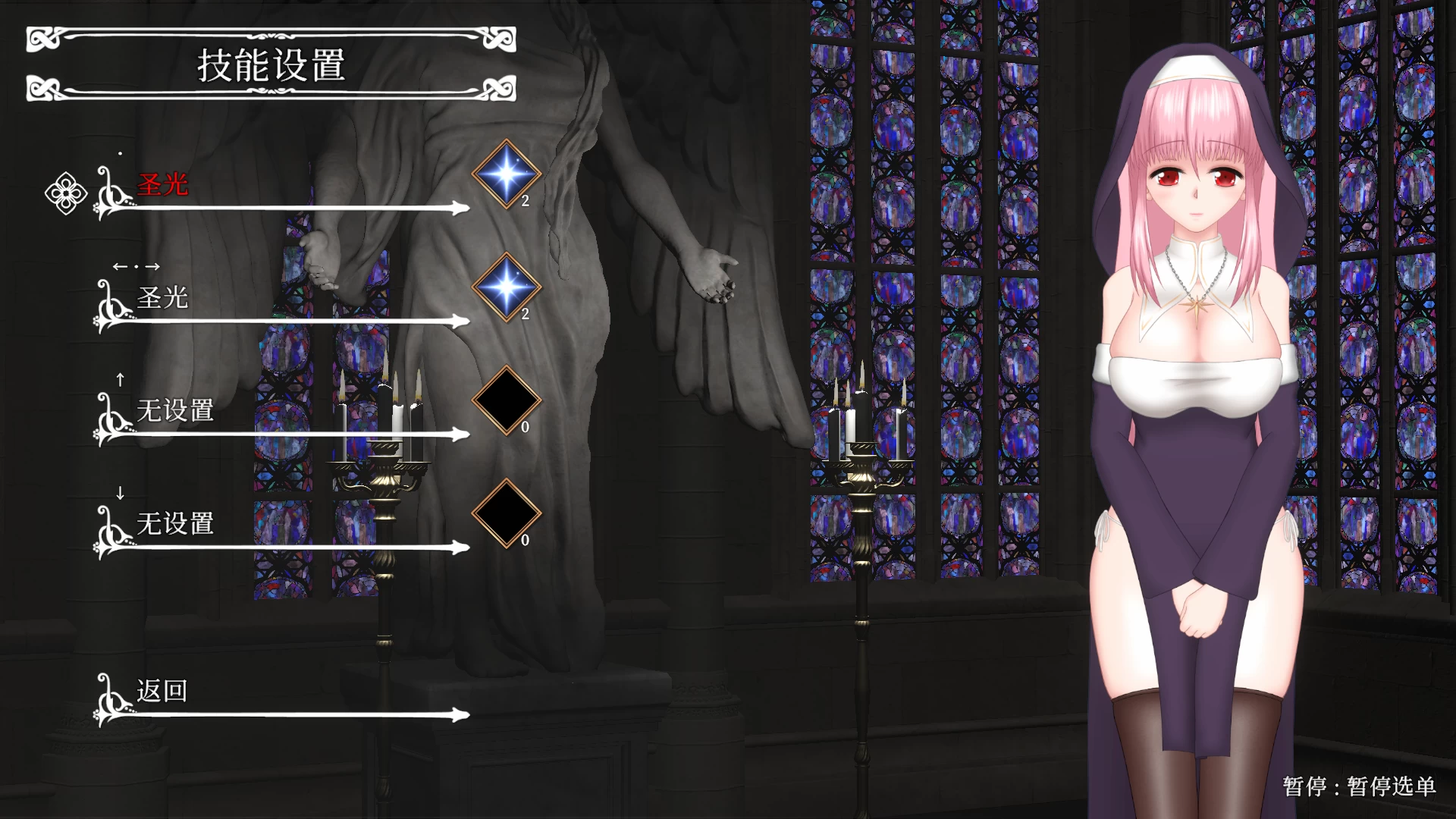Select the first 无设置 unassigned slot

click(174, 410)
